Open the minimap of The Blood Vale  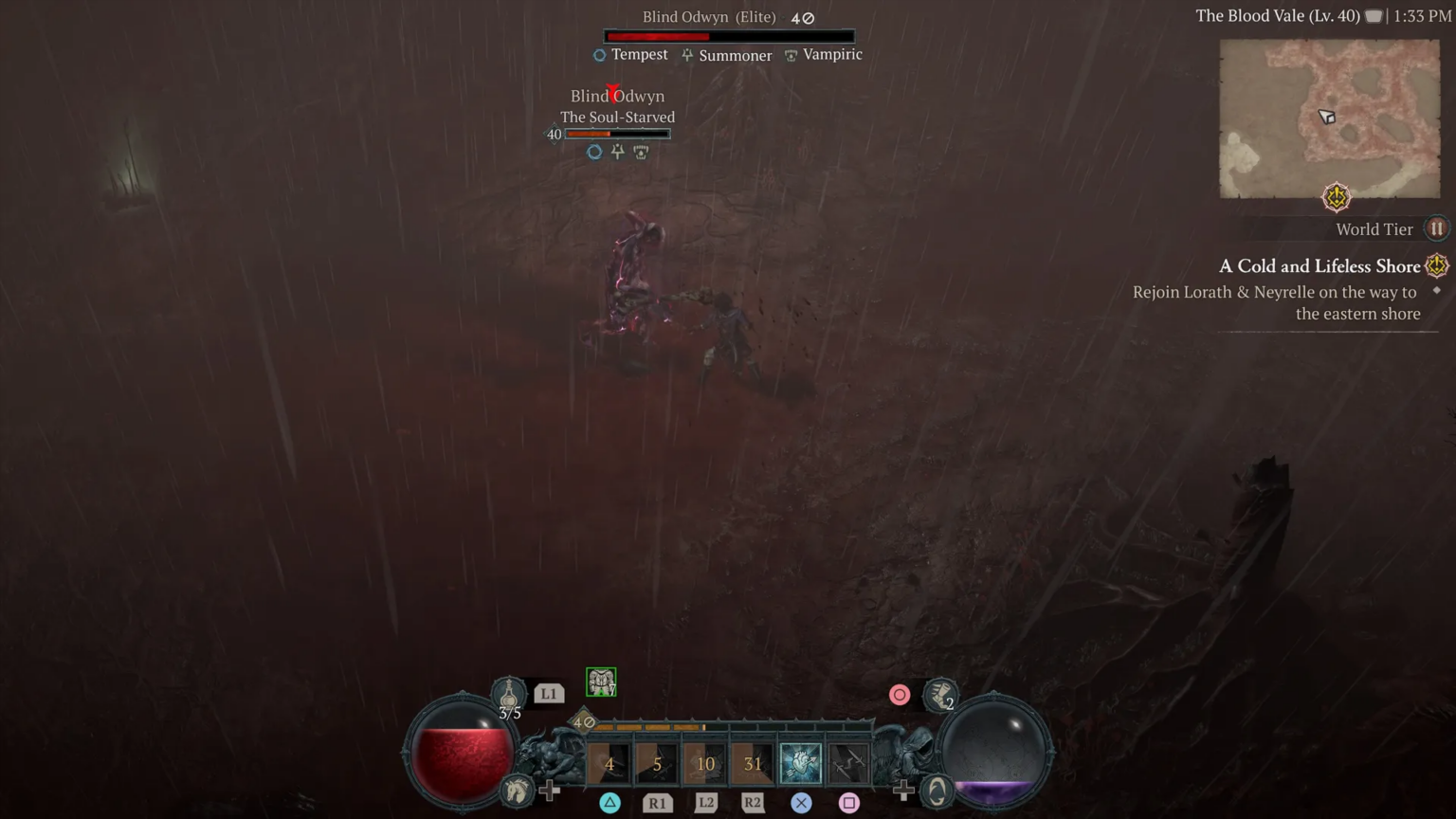(1329, 118)
